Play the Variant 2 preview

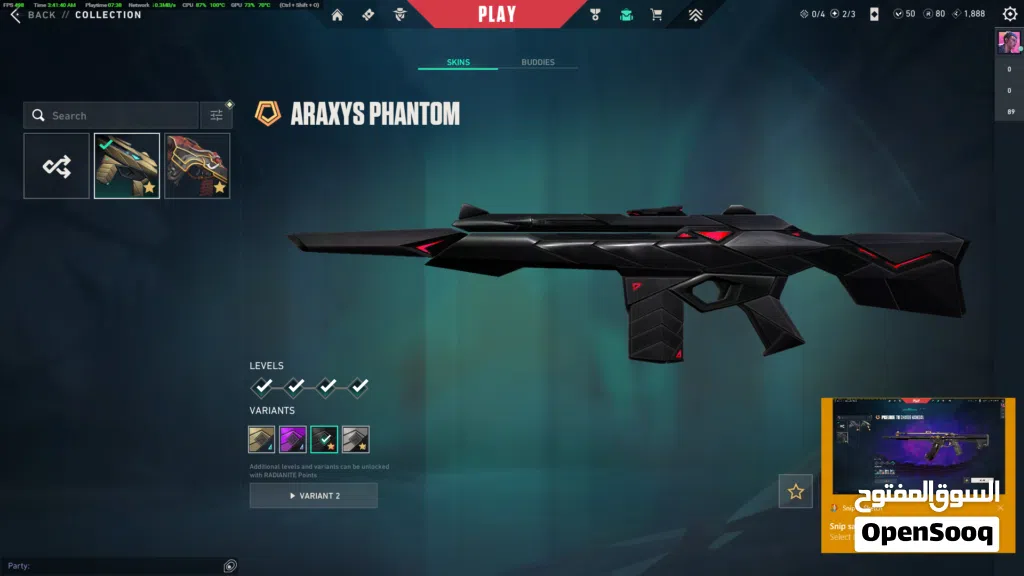click(x=313, y=496)
